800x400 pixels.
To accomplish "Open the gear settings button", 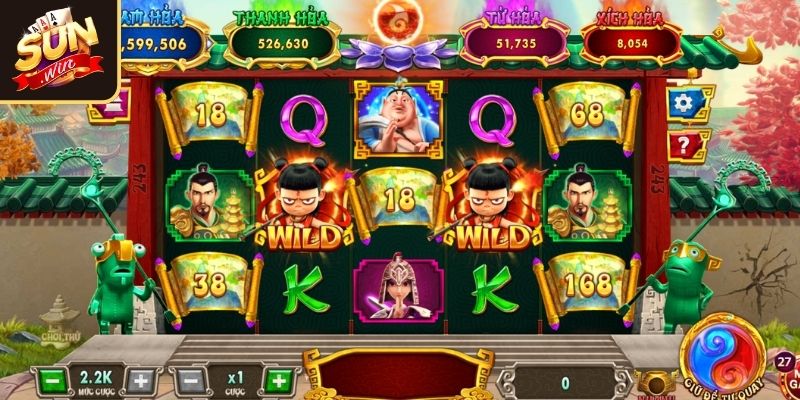I will pos(683,102).
